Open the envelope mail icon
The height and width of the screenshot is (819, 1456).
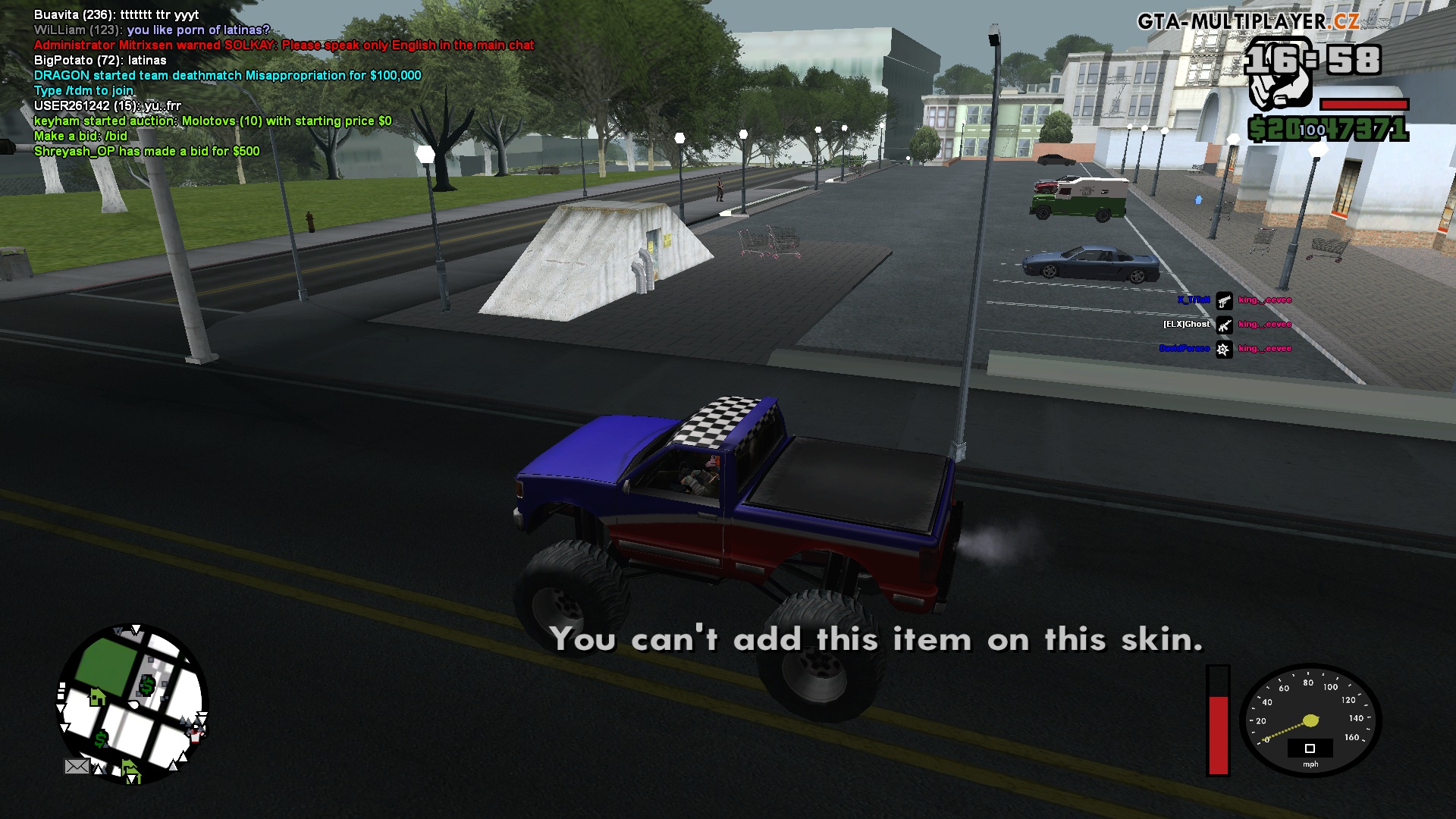click(77, 767)
